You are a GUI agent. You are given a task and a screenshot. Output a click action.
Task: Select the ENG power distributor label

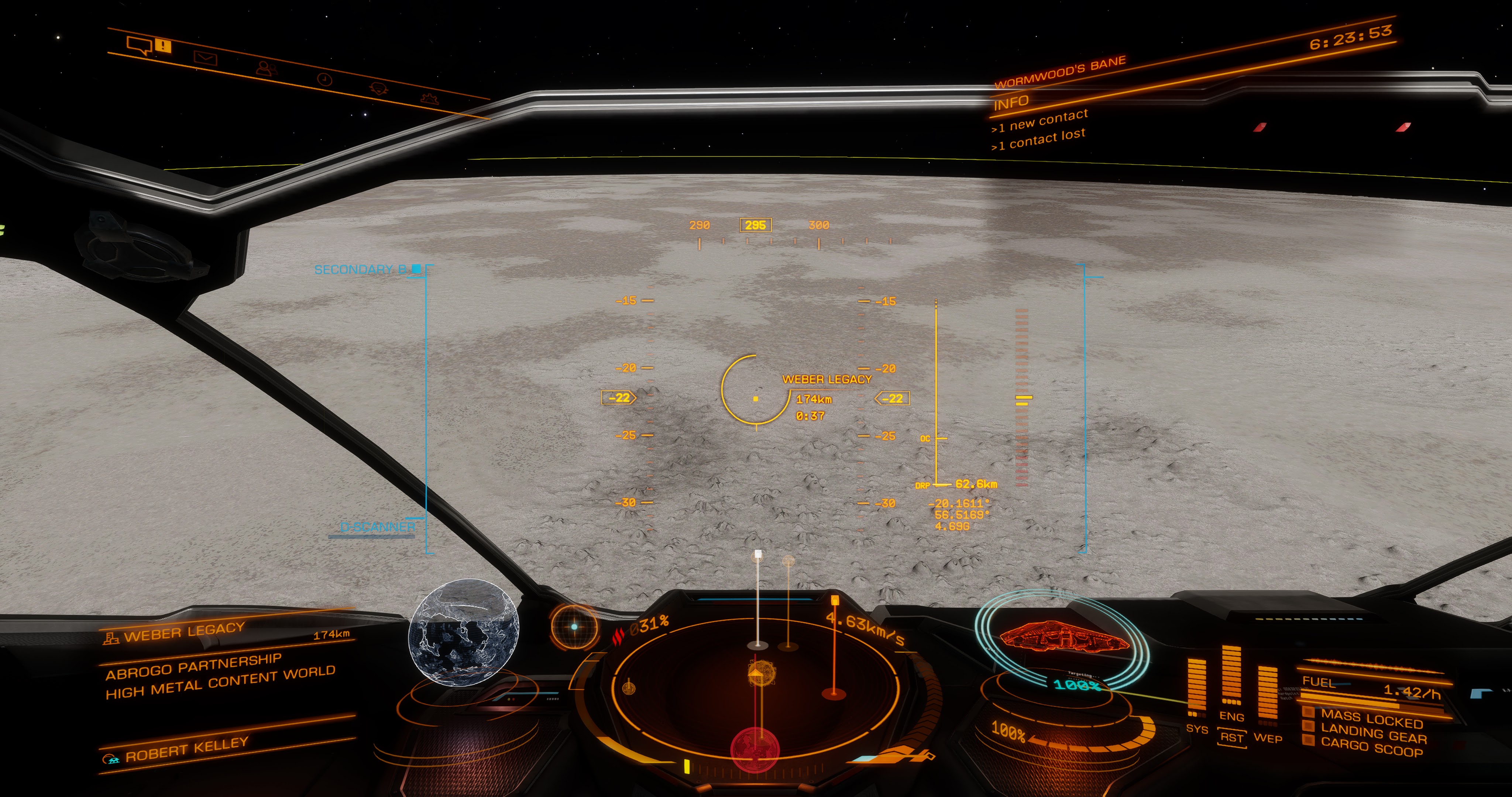click(1231, 717)
